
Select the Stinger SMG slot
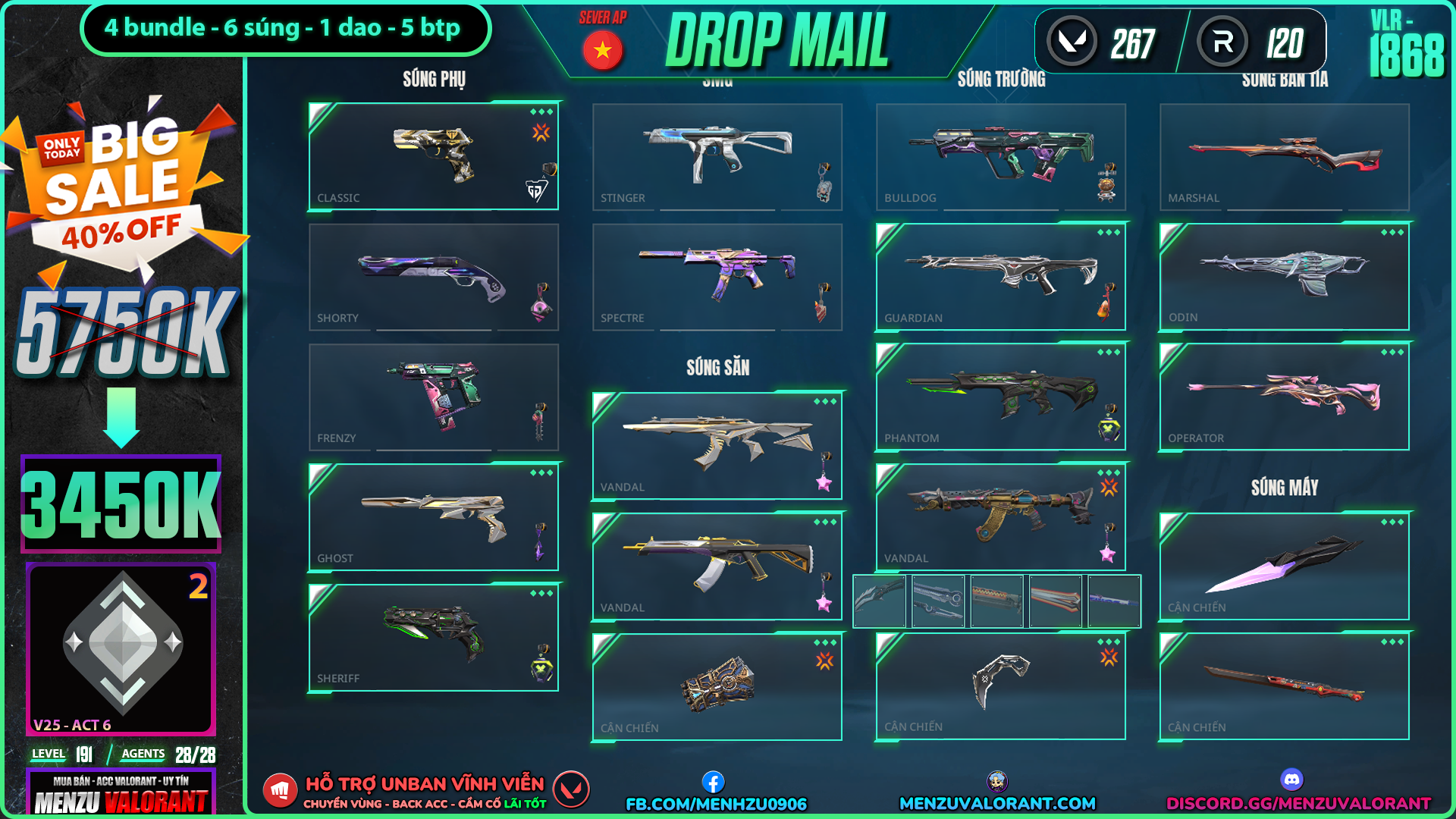pos(717,156)
